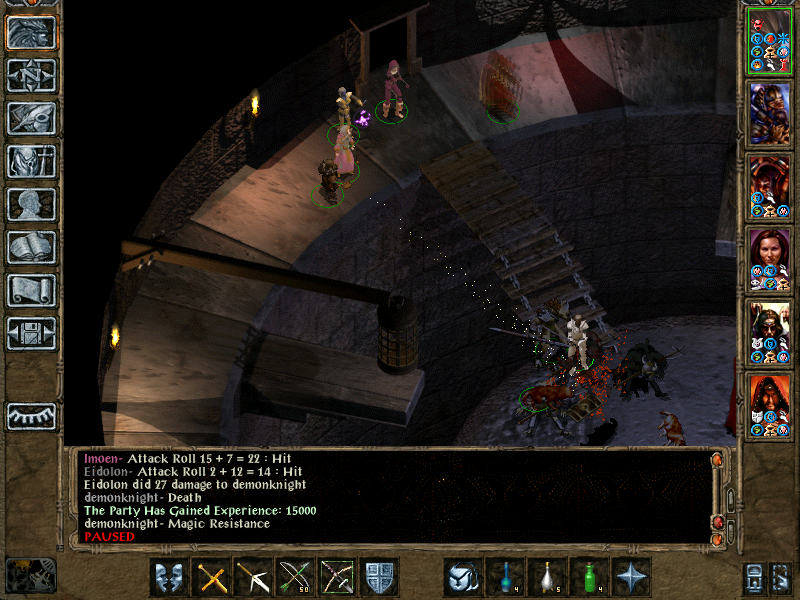Image resolution: width=800 pixels, height=600 pixels.
Task: Open the priest scroll screen
Action: 32,290
